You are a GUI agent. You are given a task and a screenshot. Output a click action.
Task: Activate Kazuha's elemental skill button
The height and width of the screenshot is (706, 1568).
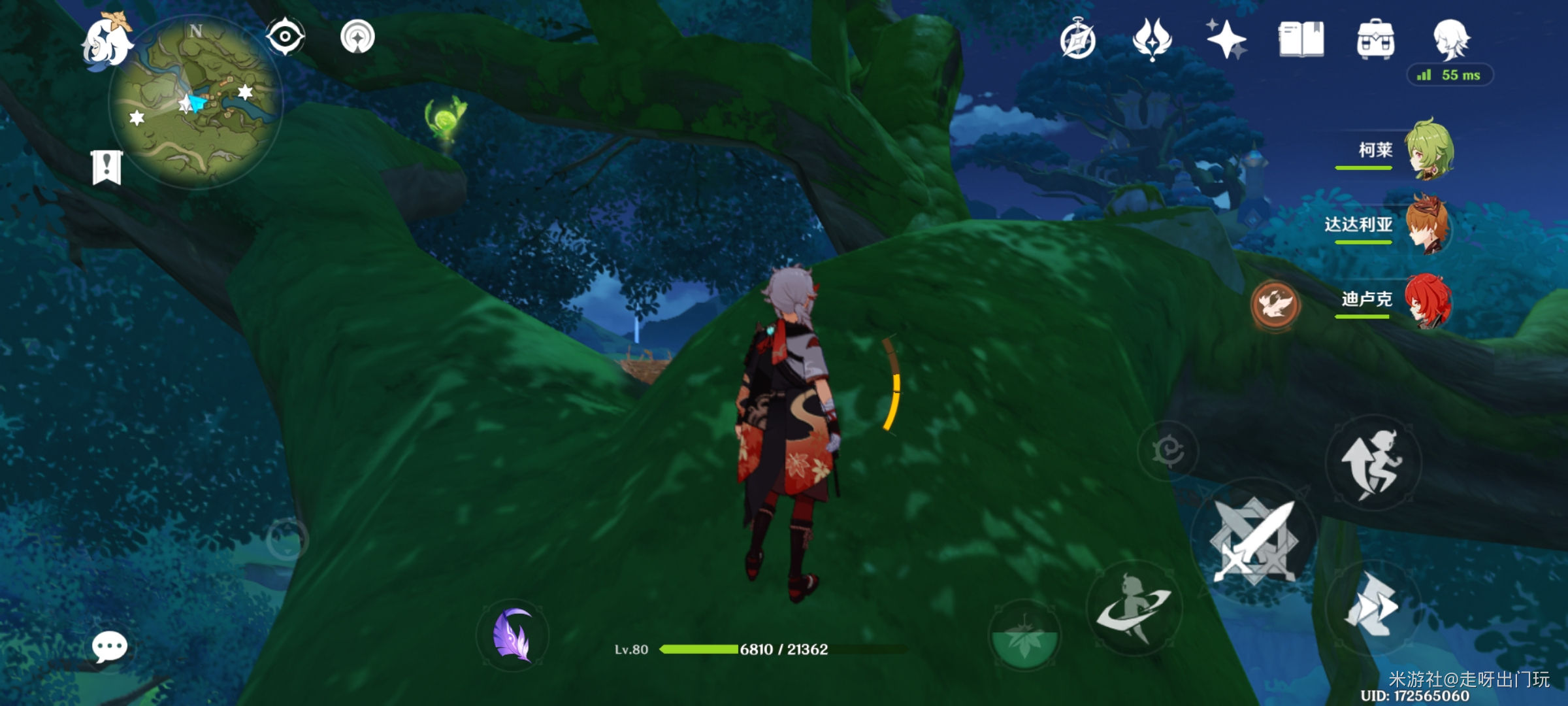click(x=1134, y=608)
